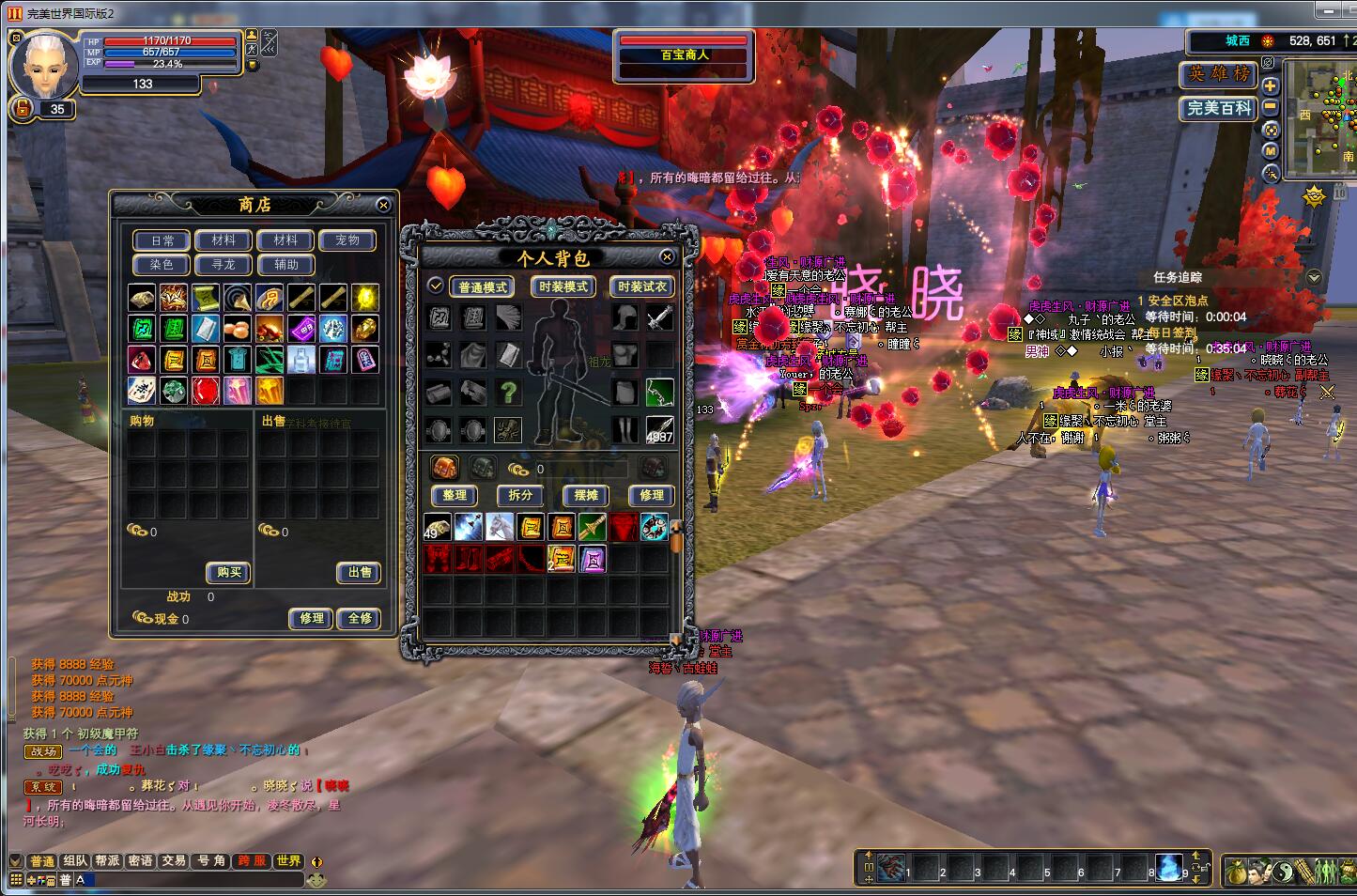
Task: Click the 出售 sell button
Action: point(360,572)
